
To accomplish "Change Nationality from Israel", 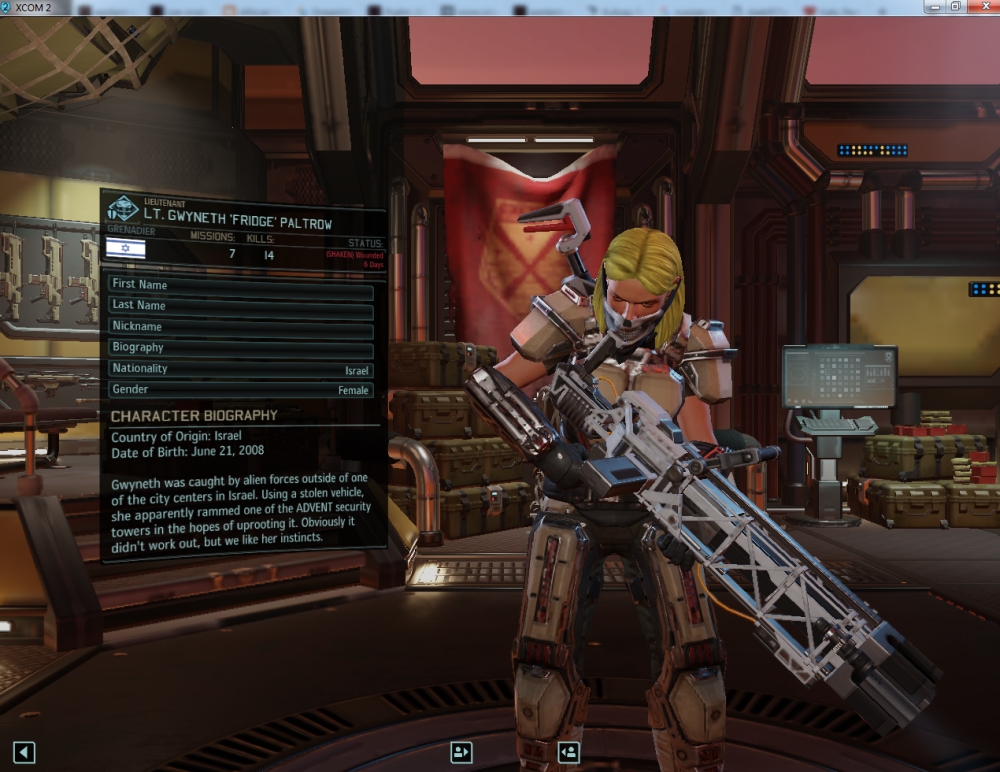I will pyautogui.click(x=240, y=369).
